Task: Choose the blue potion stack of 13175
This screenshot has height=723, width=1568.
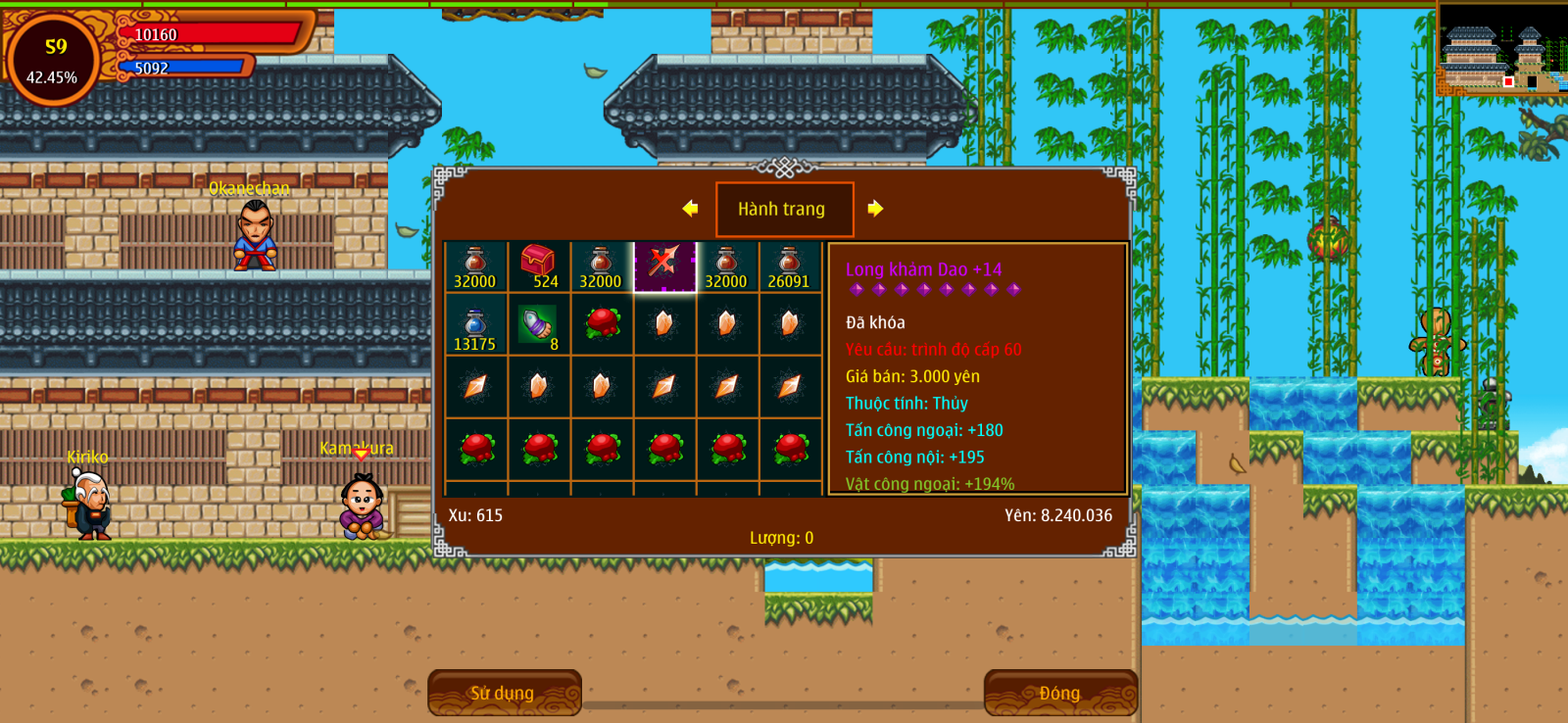Action: point(475,329)
